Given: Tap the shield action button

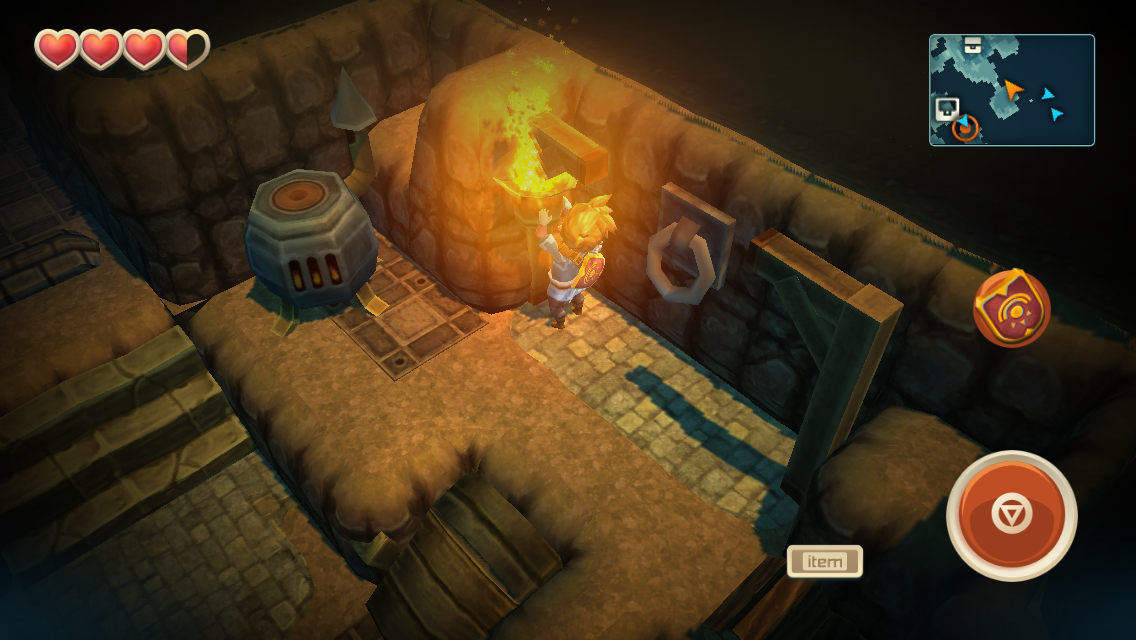Looking at the screenshot, I should (x=1011, y=308).
